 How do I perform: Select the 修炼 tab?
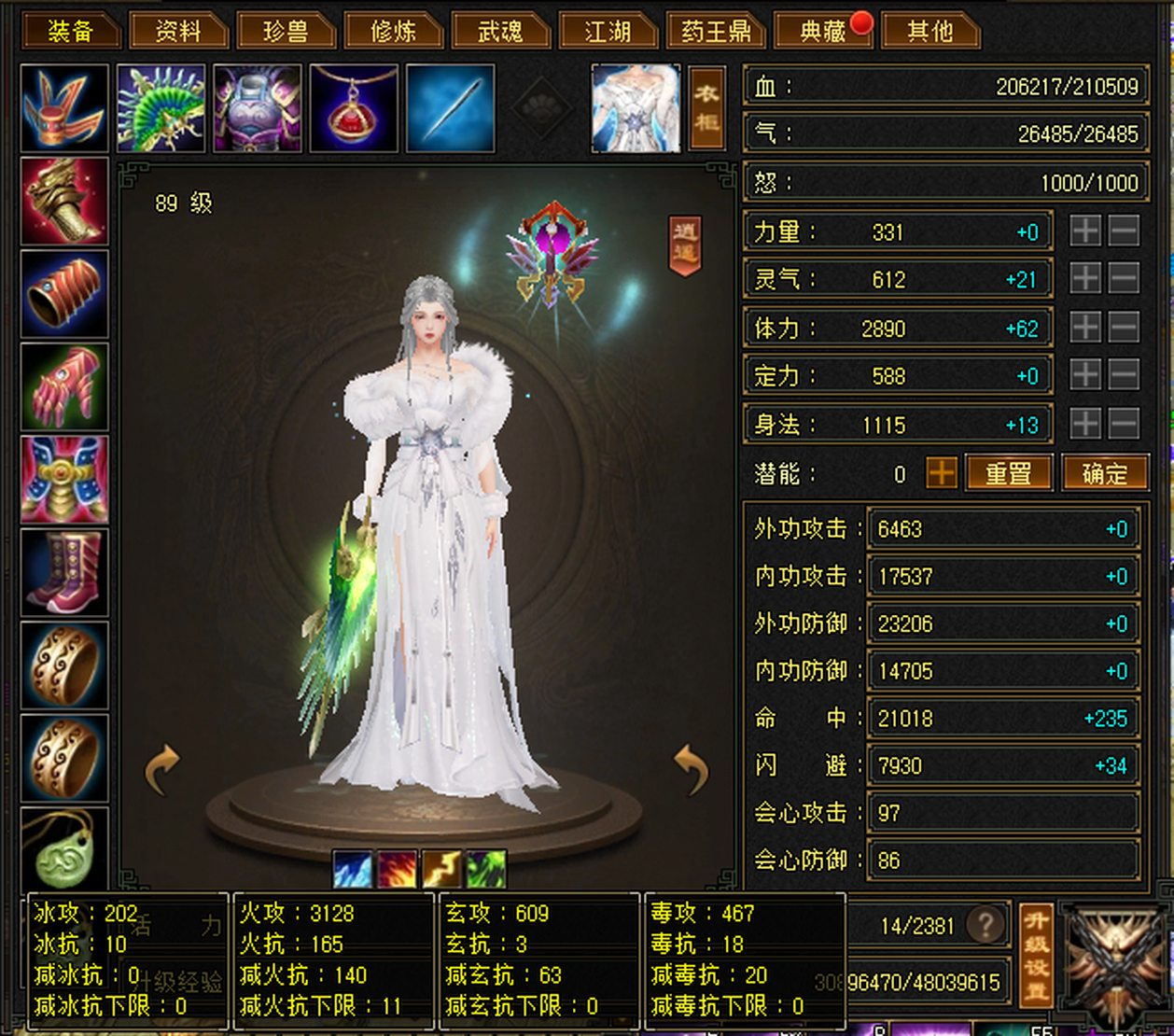(x=393, y=32)
